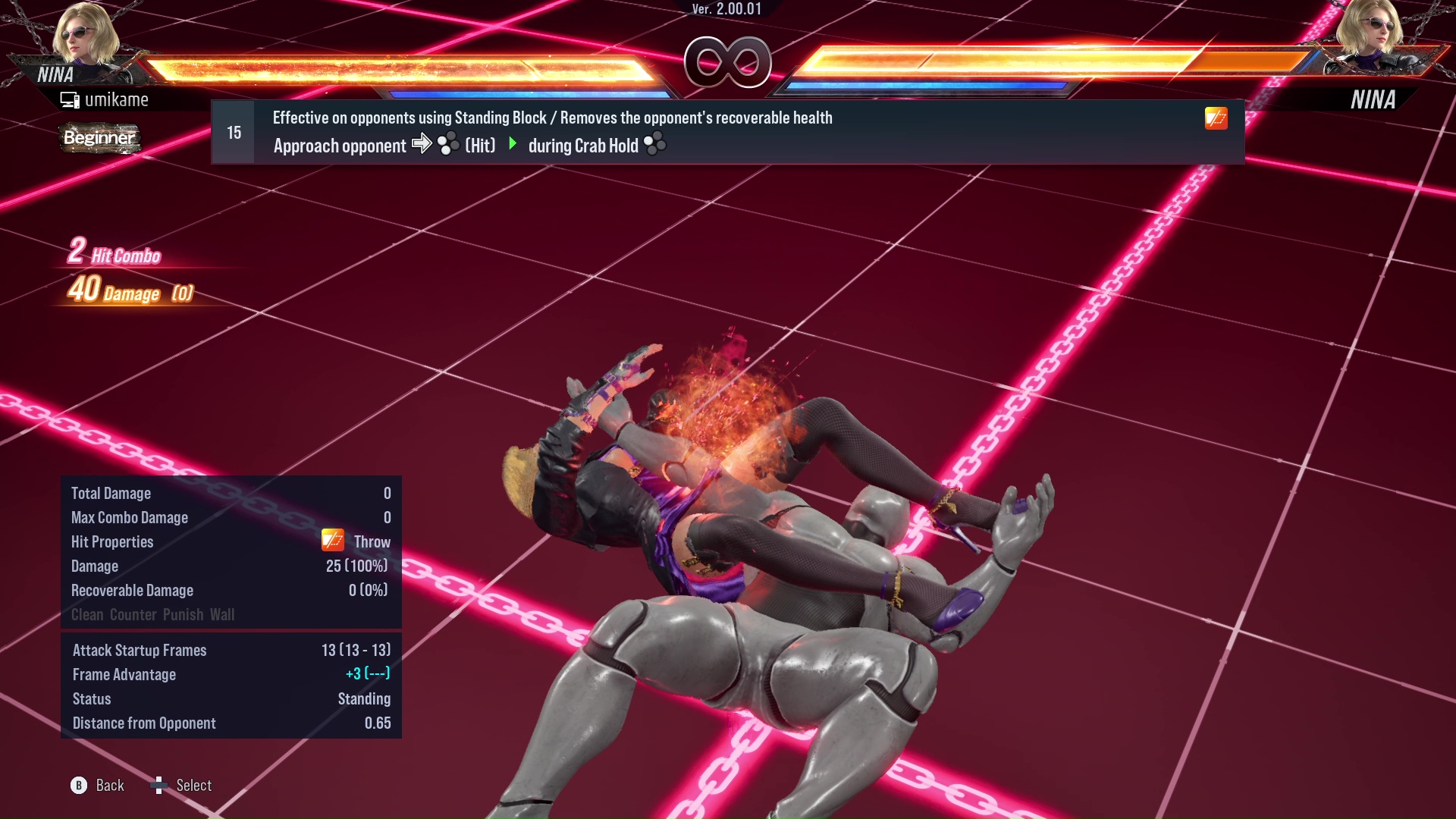Toggle the Counter hit indicator
The height and width of the screenshot is (819, 1456).
(133, 615)
